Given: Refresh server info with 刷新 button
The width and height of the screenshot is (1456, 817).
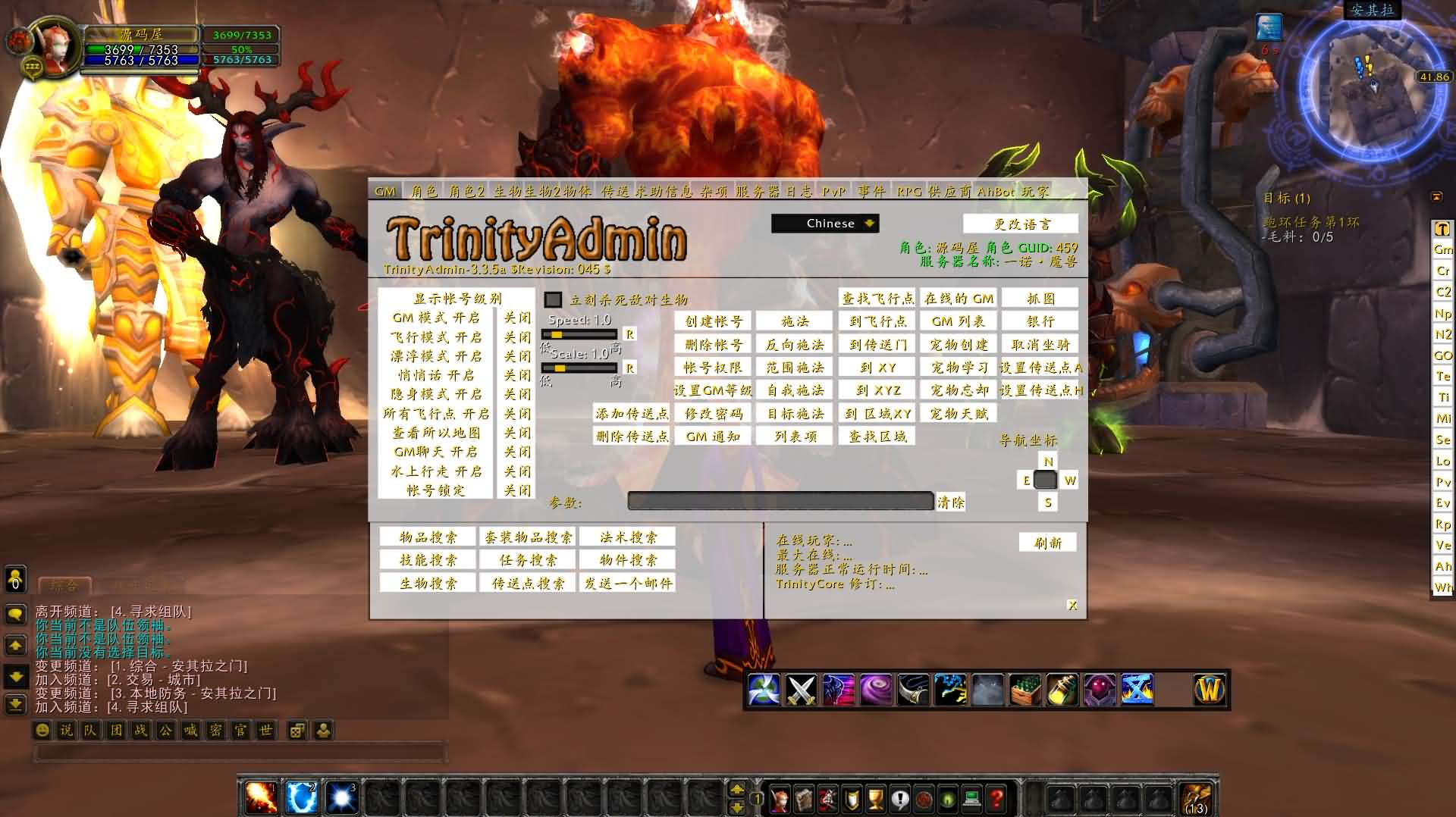Looking at the screenshot, I should click(1047, 543).
